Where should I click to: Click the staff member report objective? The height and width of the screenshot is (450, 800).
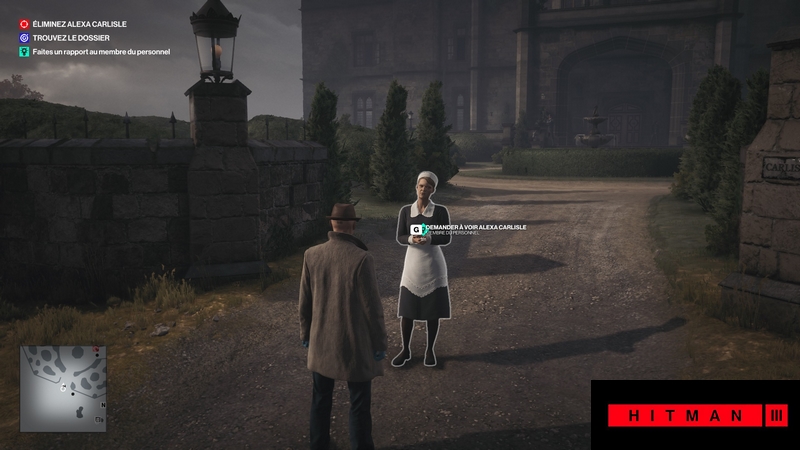(x=100, y=51)
